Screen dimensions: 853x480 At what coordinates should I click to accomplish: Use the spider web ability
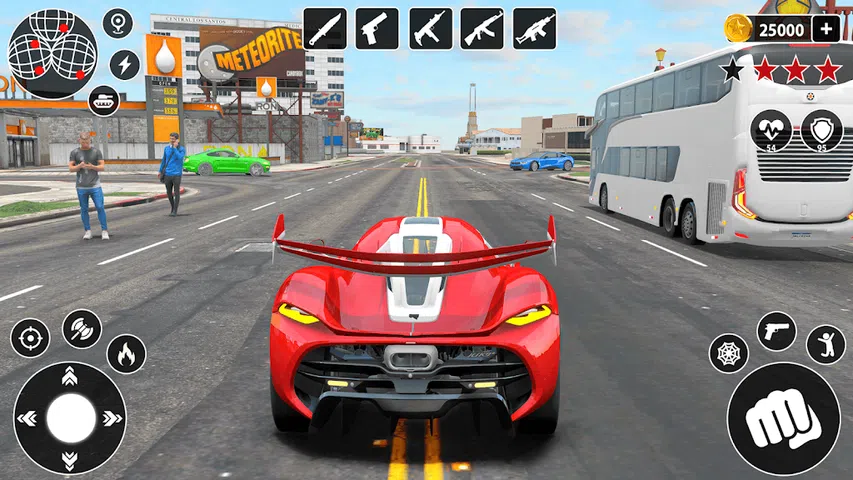(x=729, y=353)
